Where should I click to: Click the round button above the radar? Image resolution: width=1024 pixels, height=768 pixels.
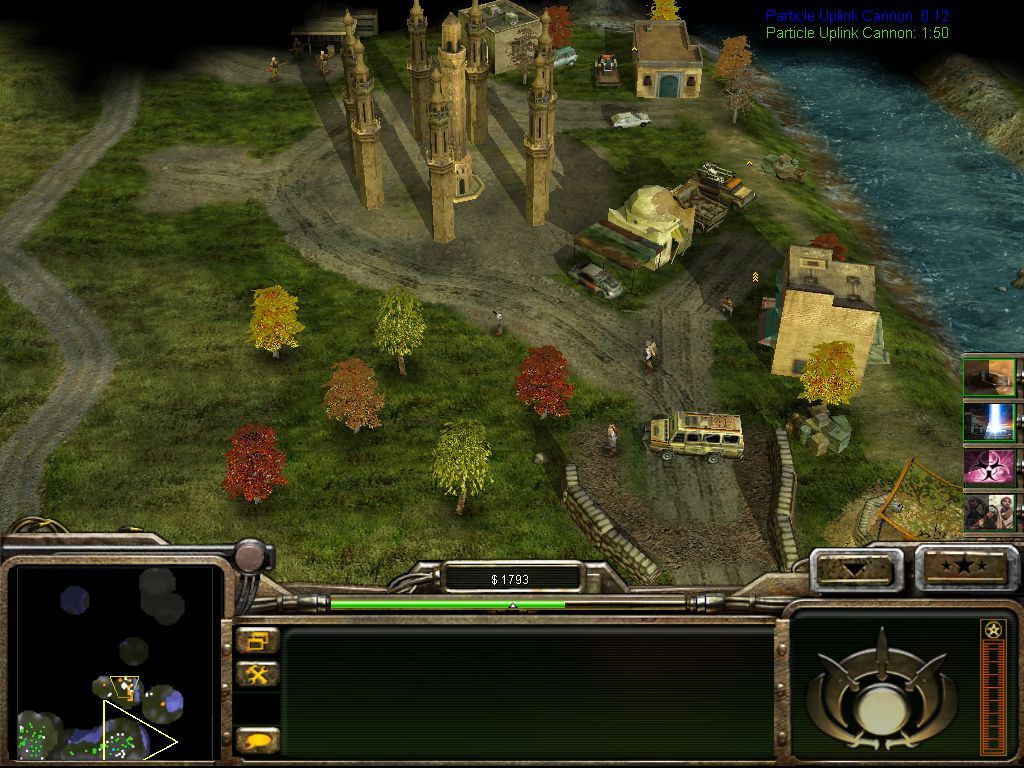pyautogui.click(x=251, y=555)
